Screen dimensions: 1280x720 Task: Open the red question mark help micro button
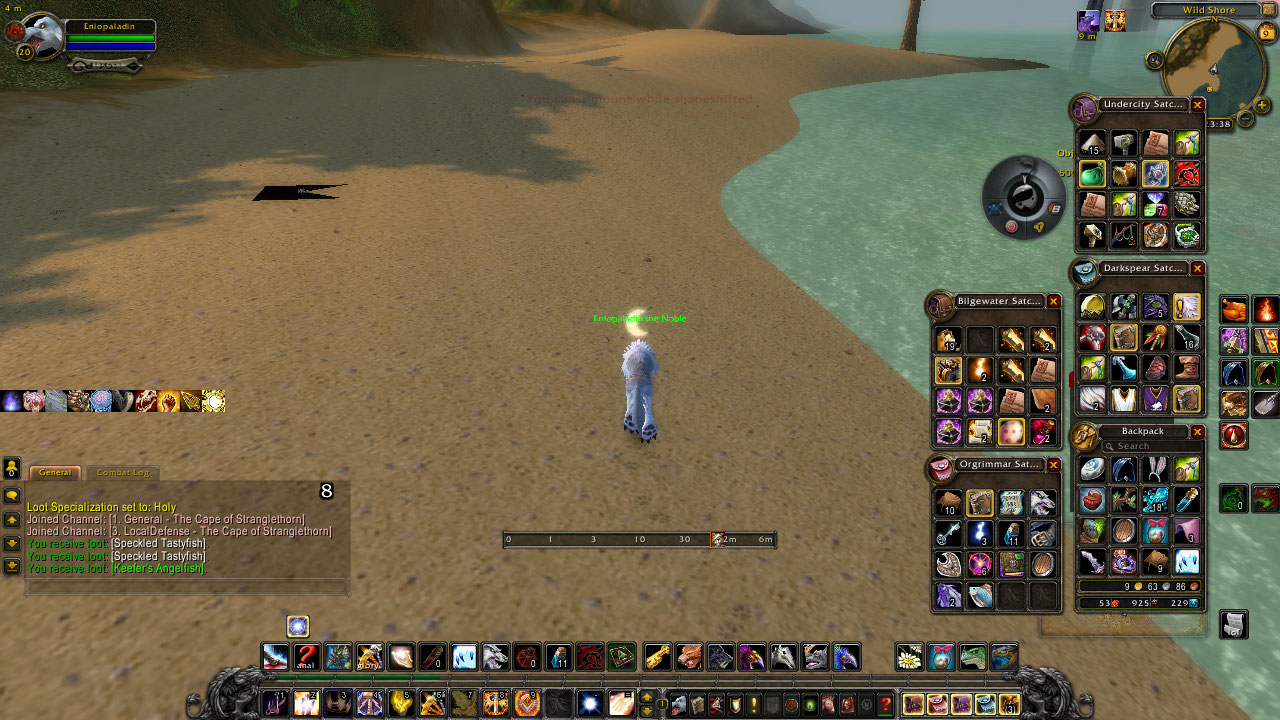click(885, 704)
